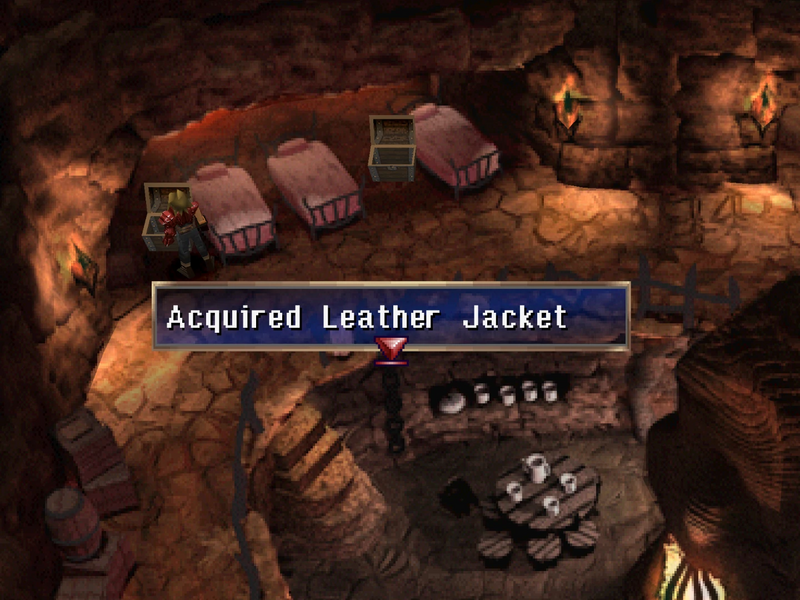Dismiss the Acquired Leather Jacket message box
This screenshot has height=600, width=800.
coord(390,317)
